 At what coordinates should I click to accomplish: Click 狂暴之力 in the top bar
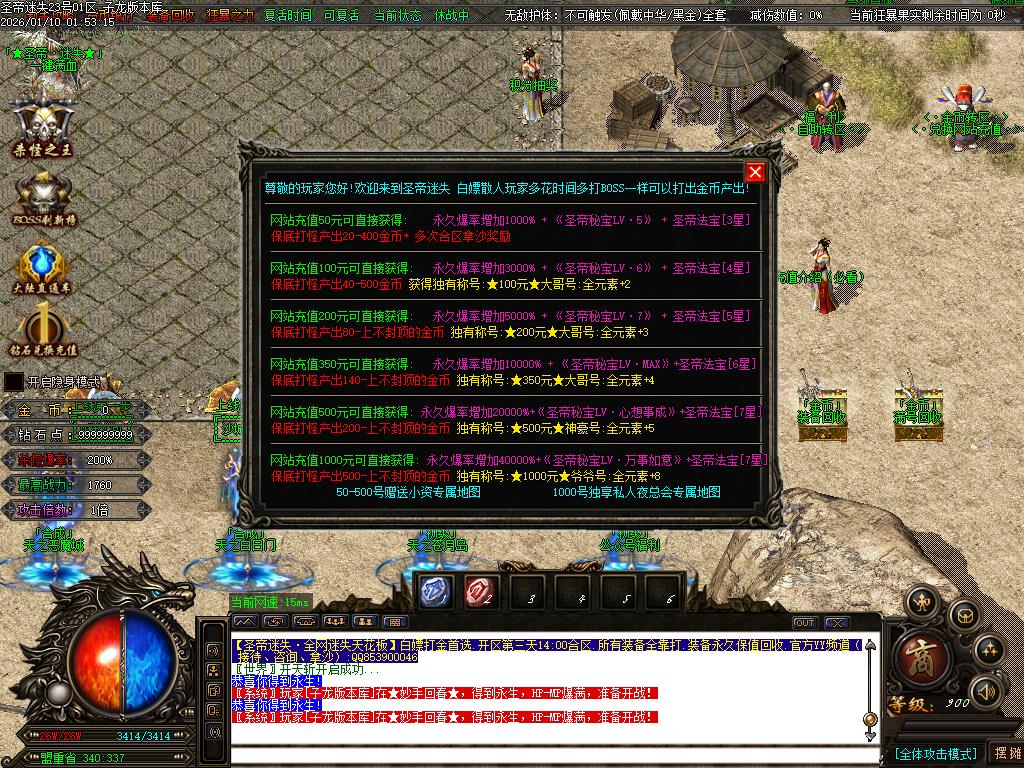[230, 16]
